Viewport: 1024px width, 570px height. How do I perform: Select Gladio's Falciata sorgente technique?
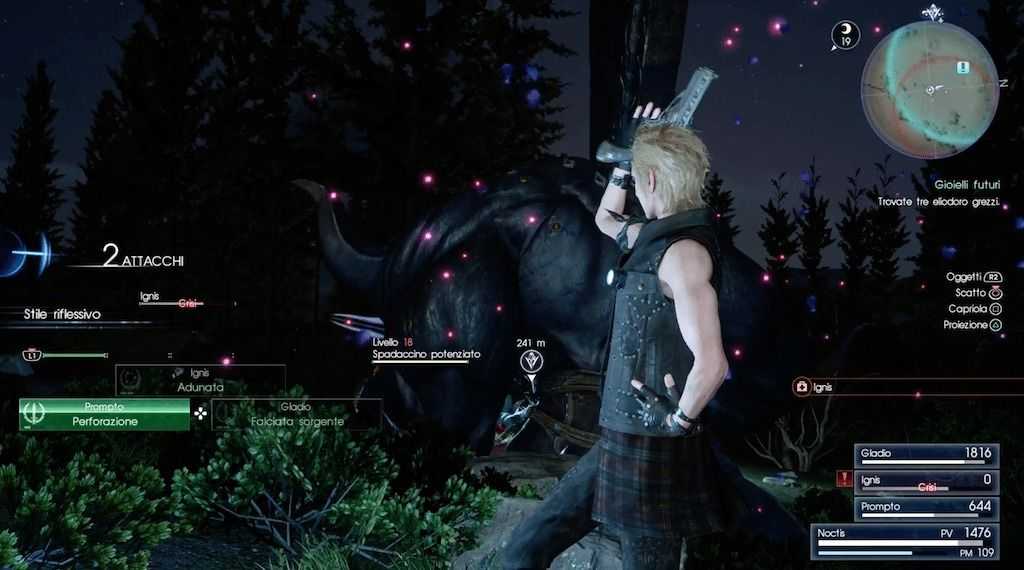point(296,415)
